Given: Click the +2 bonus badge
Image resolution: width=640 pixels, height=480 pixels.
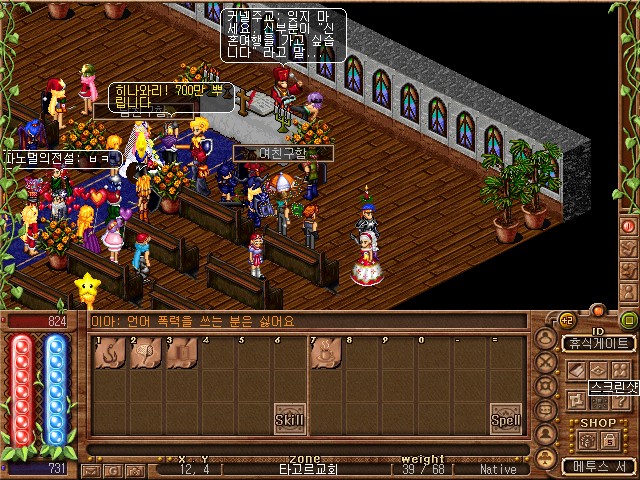Looking at the screenshot, I should click(566, 320).
